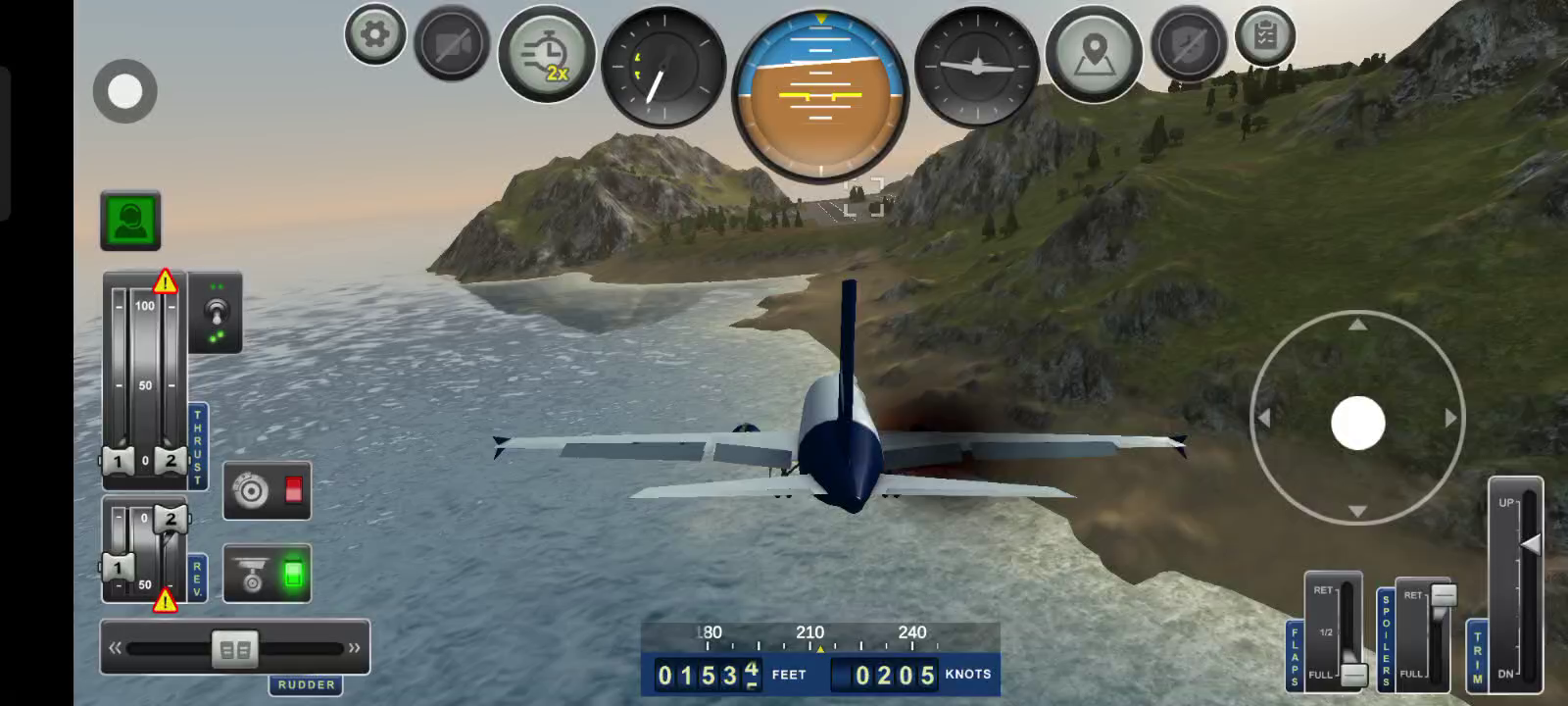Click the rudder slider handle
Viewport: 1568px width, 706px height.
pyautogui.click(x=235, y=649)
